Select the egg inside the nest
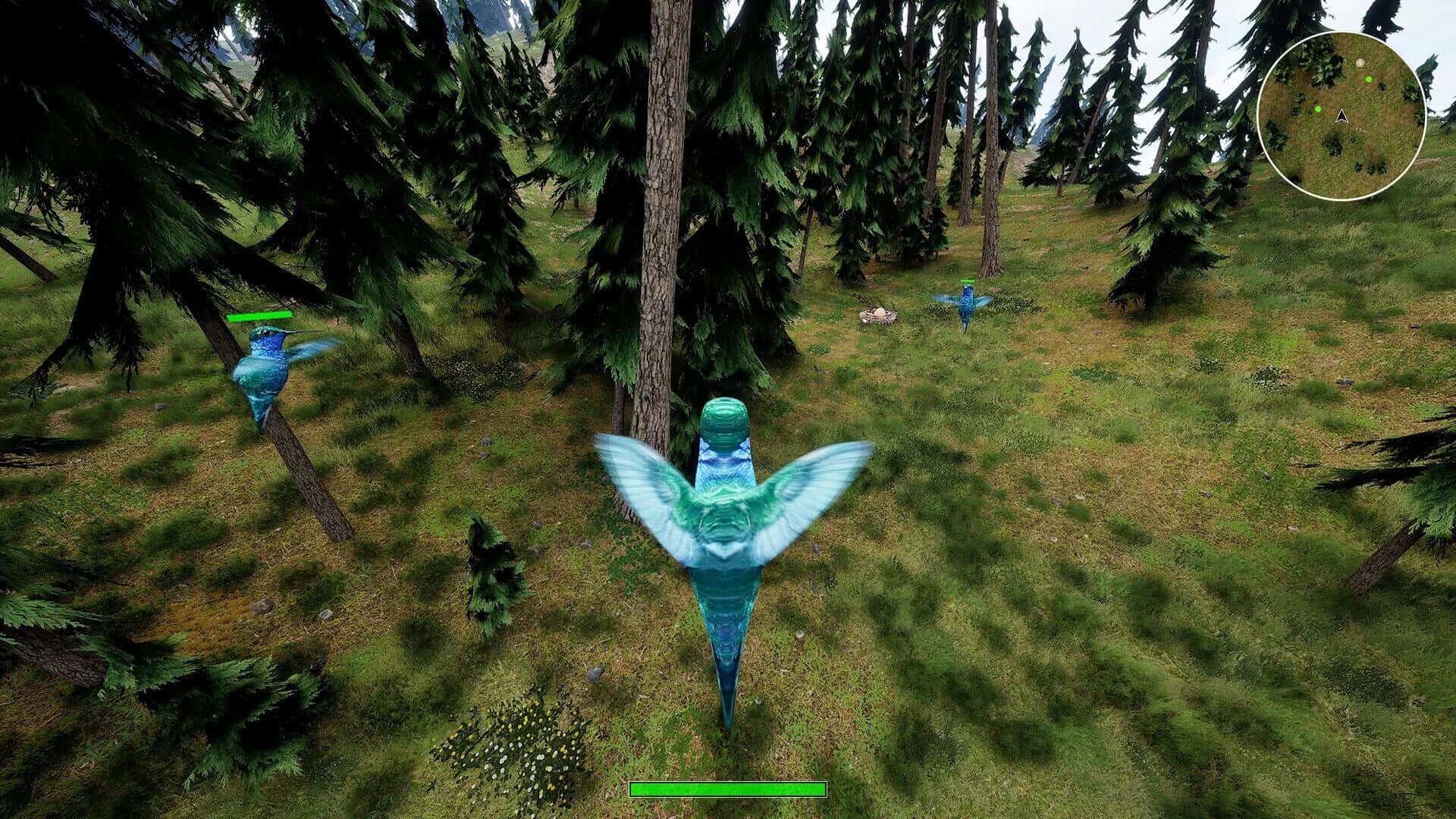This screenshot has width=1456, height=819. point(880,312)
